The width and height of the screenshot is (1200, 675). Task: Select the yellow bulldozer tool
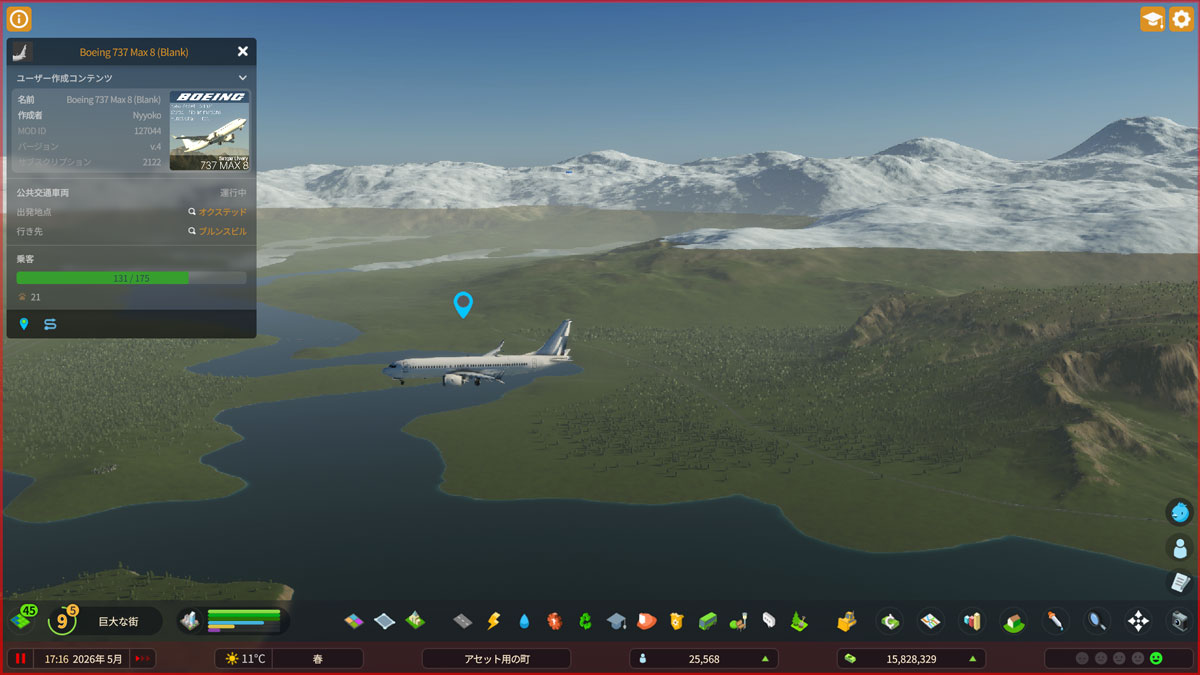coord(846,621)
